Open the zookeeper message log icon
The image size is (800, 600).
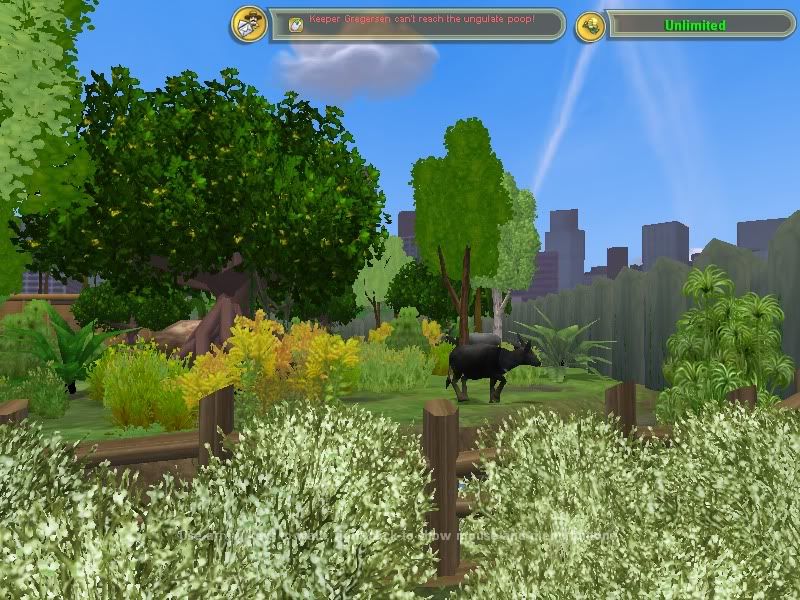(x=249, y=23)
